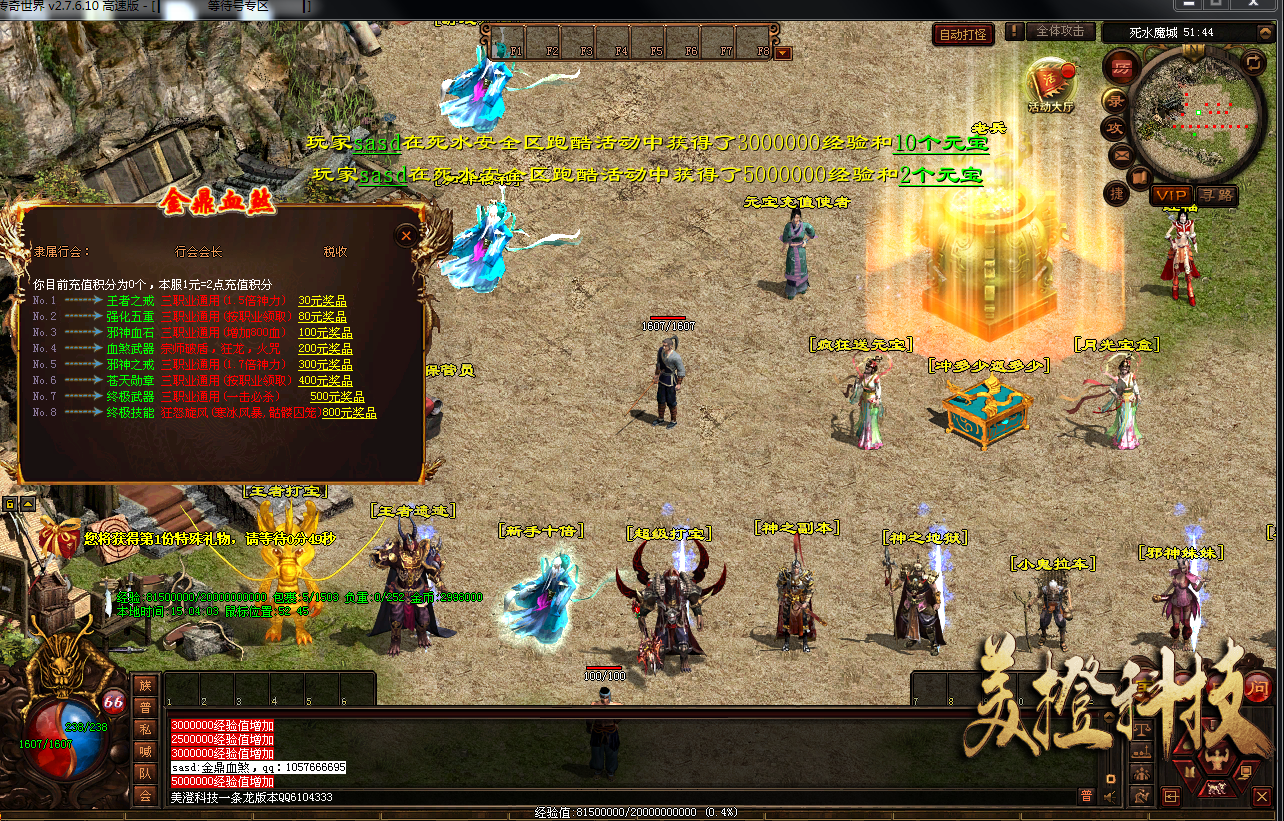Mute sound with the speaker icon

point(1110,796)
